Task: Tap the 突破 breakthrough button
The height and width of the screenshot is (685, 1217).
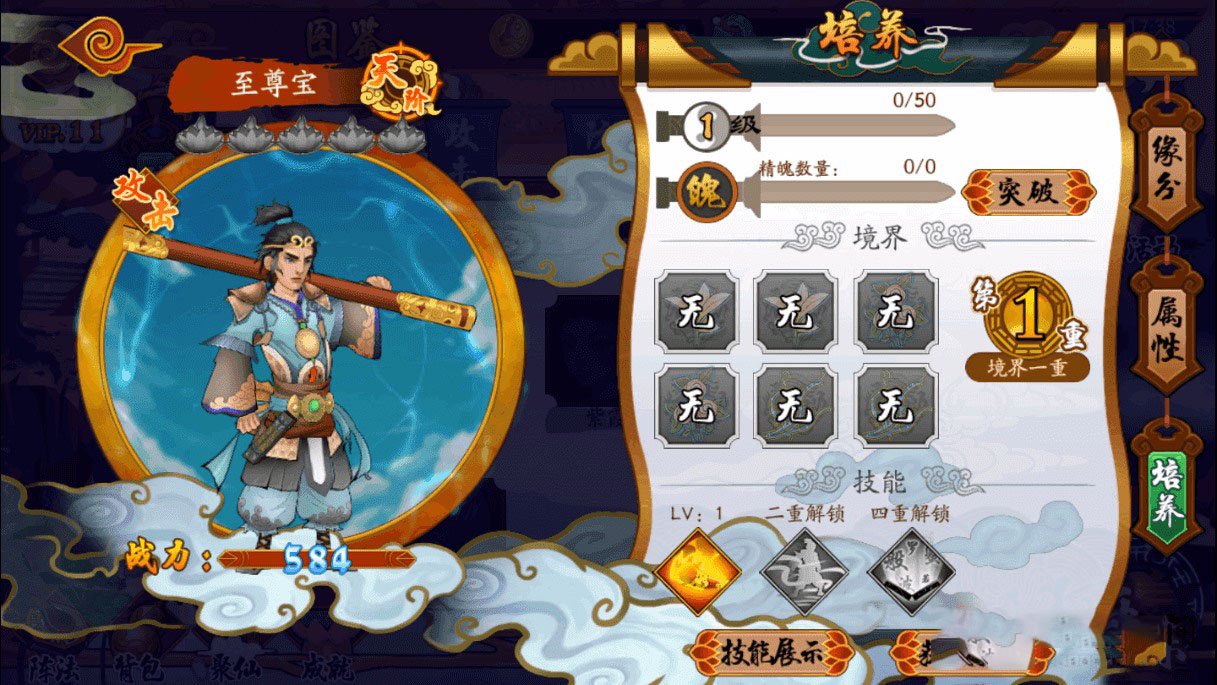Action: tap(1028, 191)
